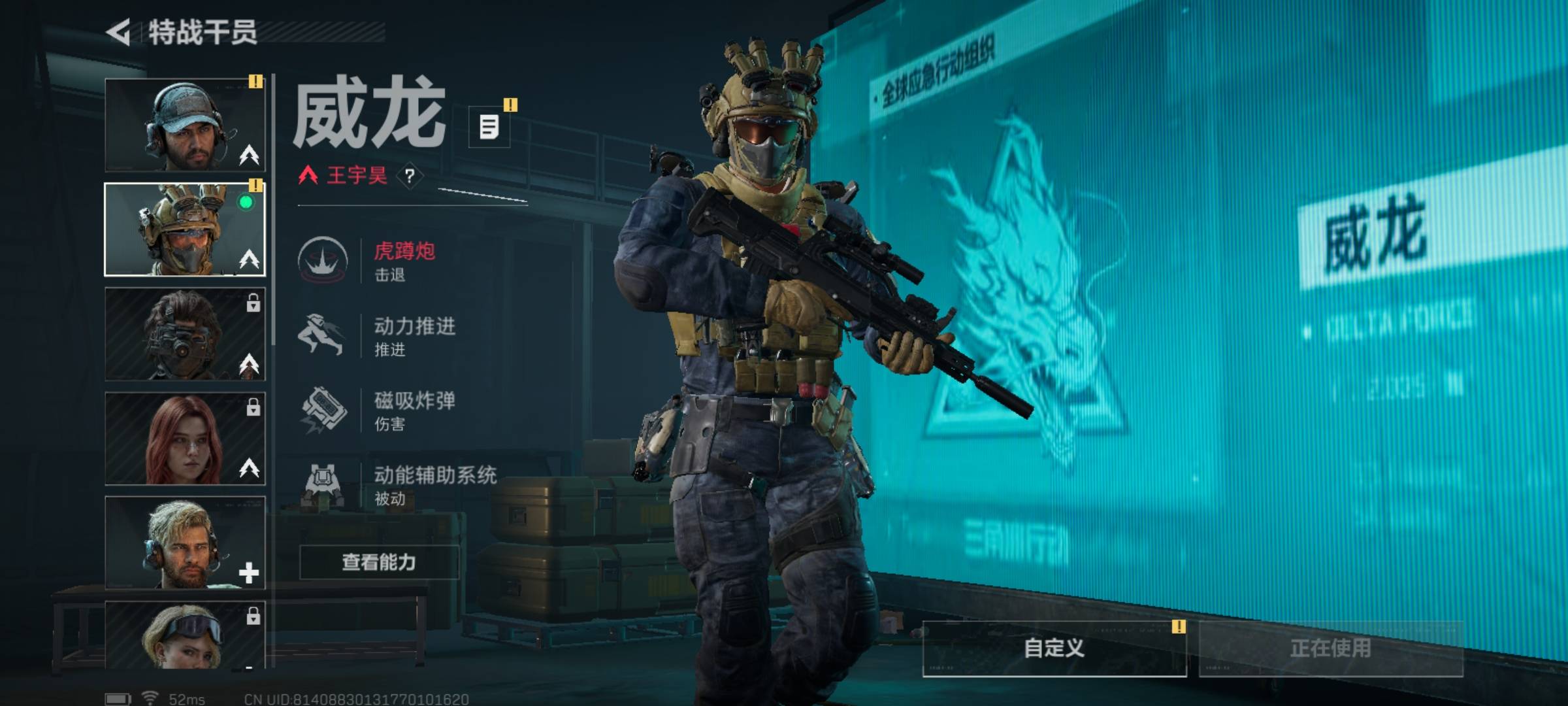View the 磁吸炸弹 damage ability
The image size is (1568, 706).
[392, 411]
